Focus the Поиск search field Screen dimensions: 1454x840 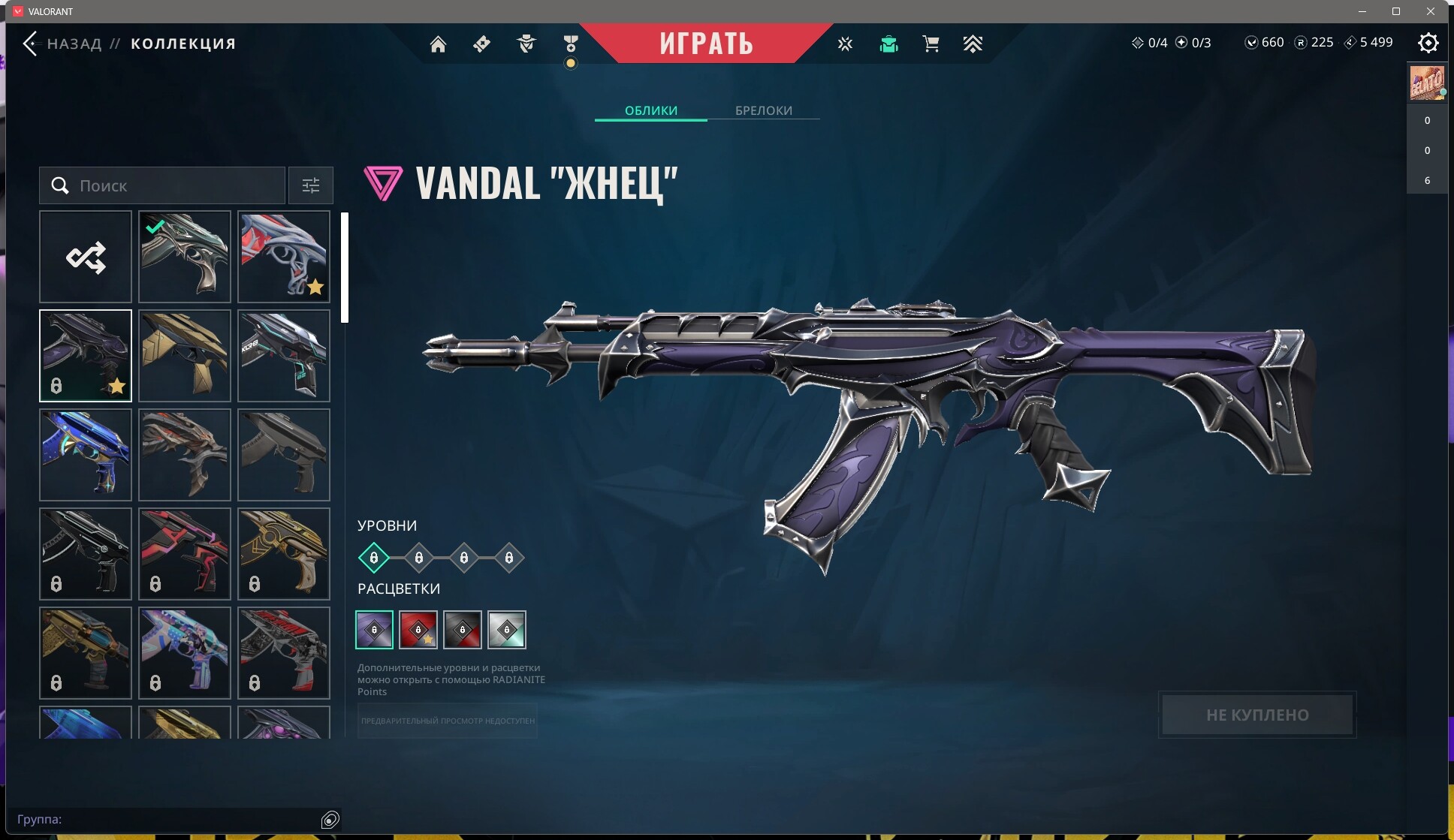(173, 185)
